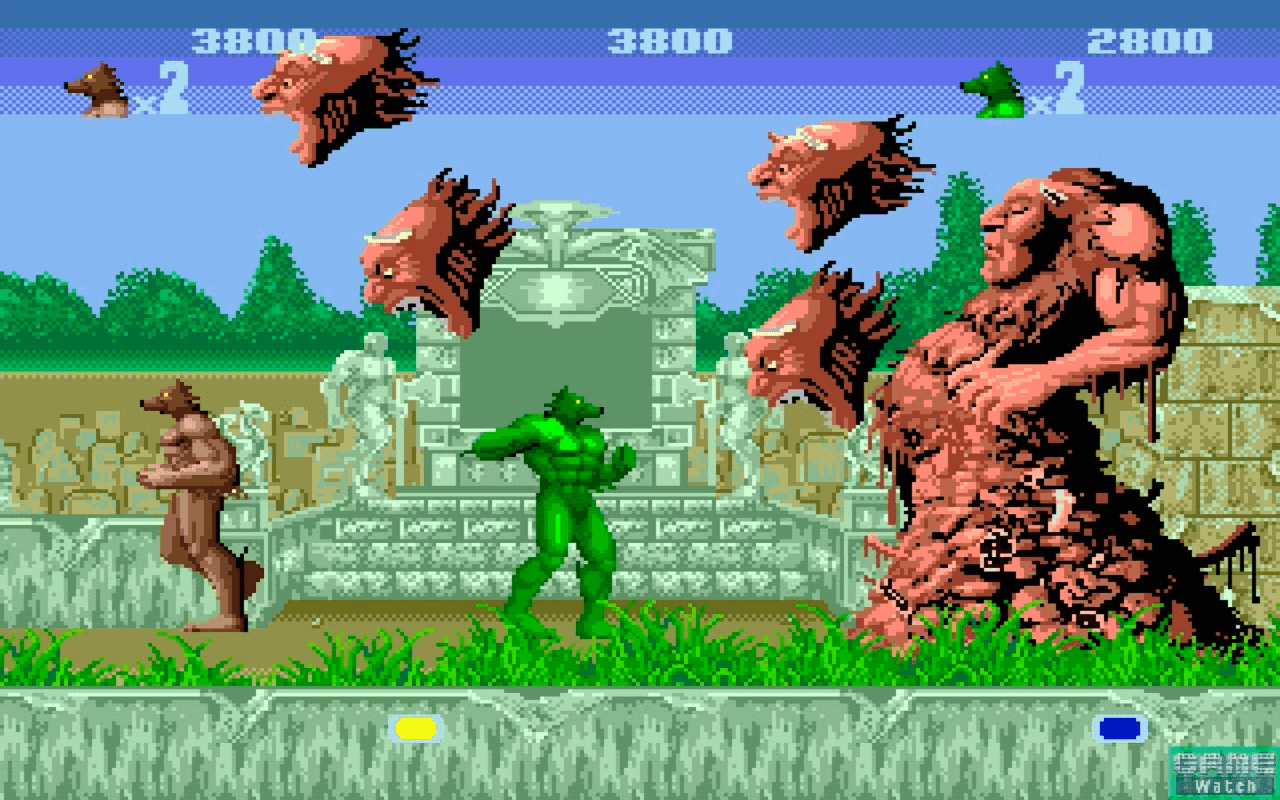
Task: Click the brown wolf head life icon
Action: [x=95, y=85]
